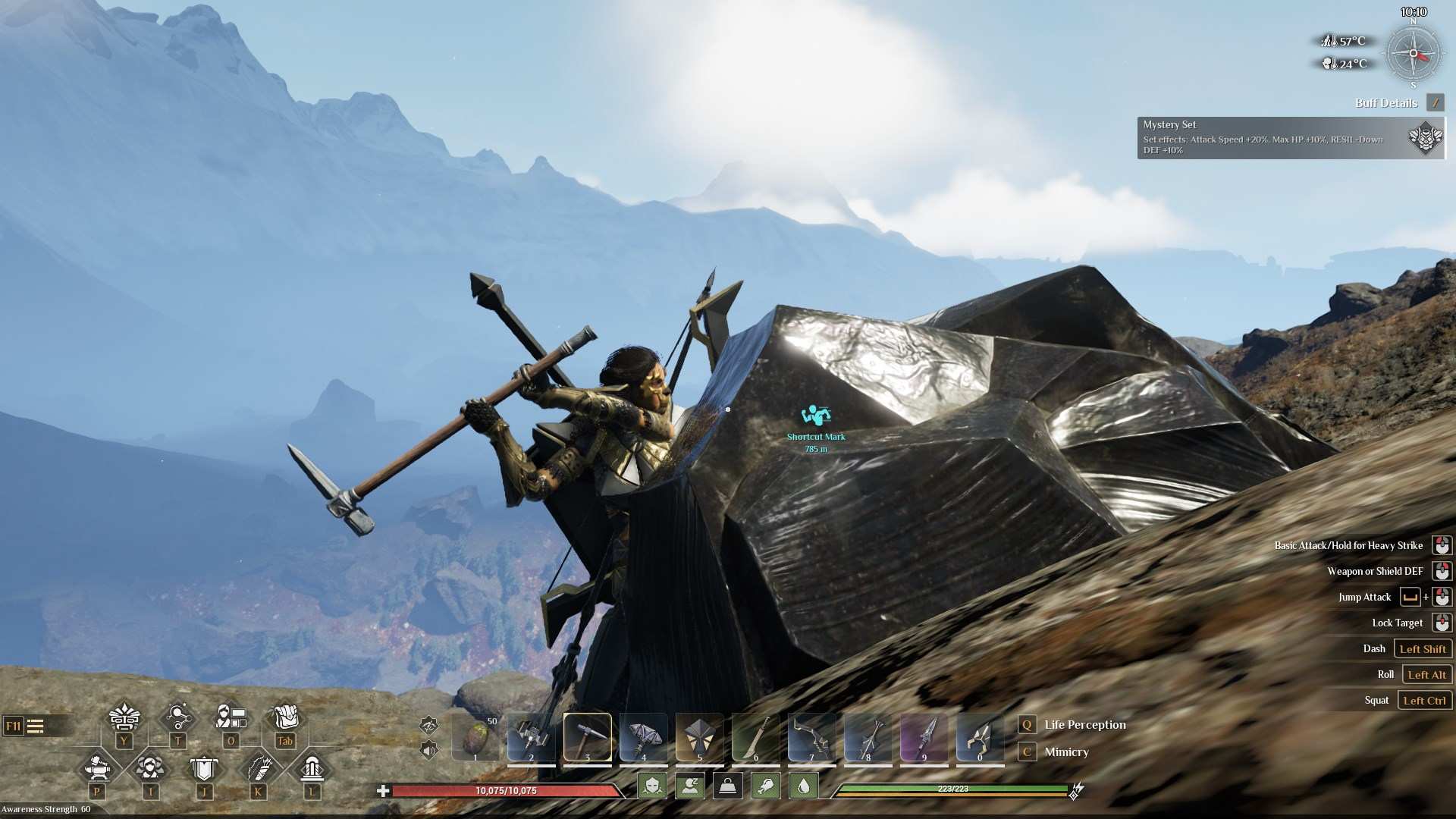Toggle the speaker sound icon

click(429, 751)
